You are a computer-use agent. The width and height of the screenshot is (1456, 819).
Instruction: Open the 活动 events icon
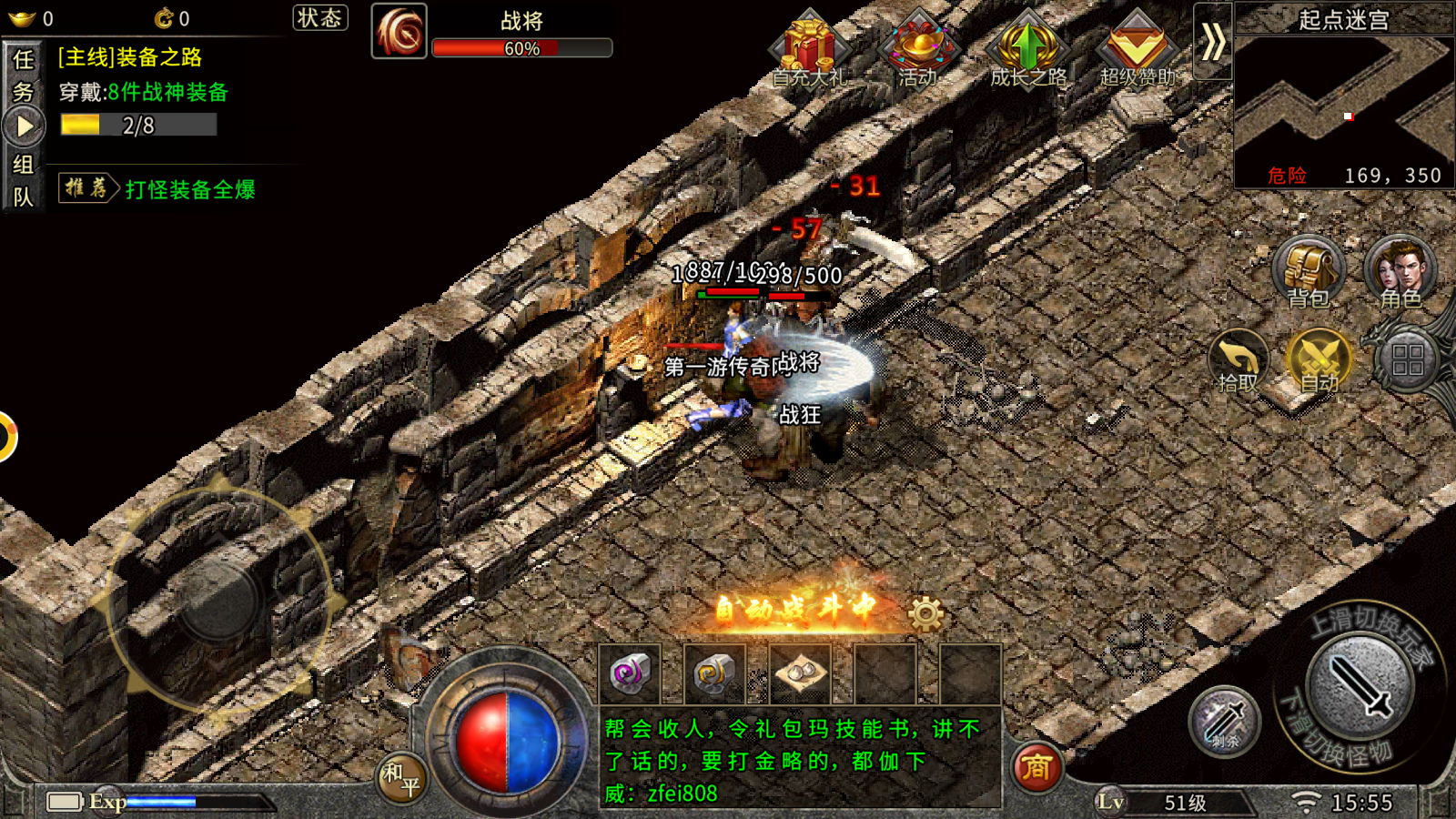pyautogui.click(x=918, y=50)
